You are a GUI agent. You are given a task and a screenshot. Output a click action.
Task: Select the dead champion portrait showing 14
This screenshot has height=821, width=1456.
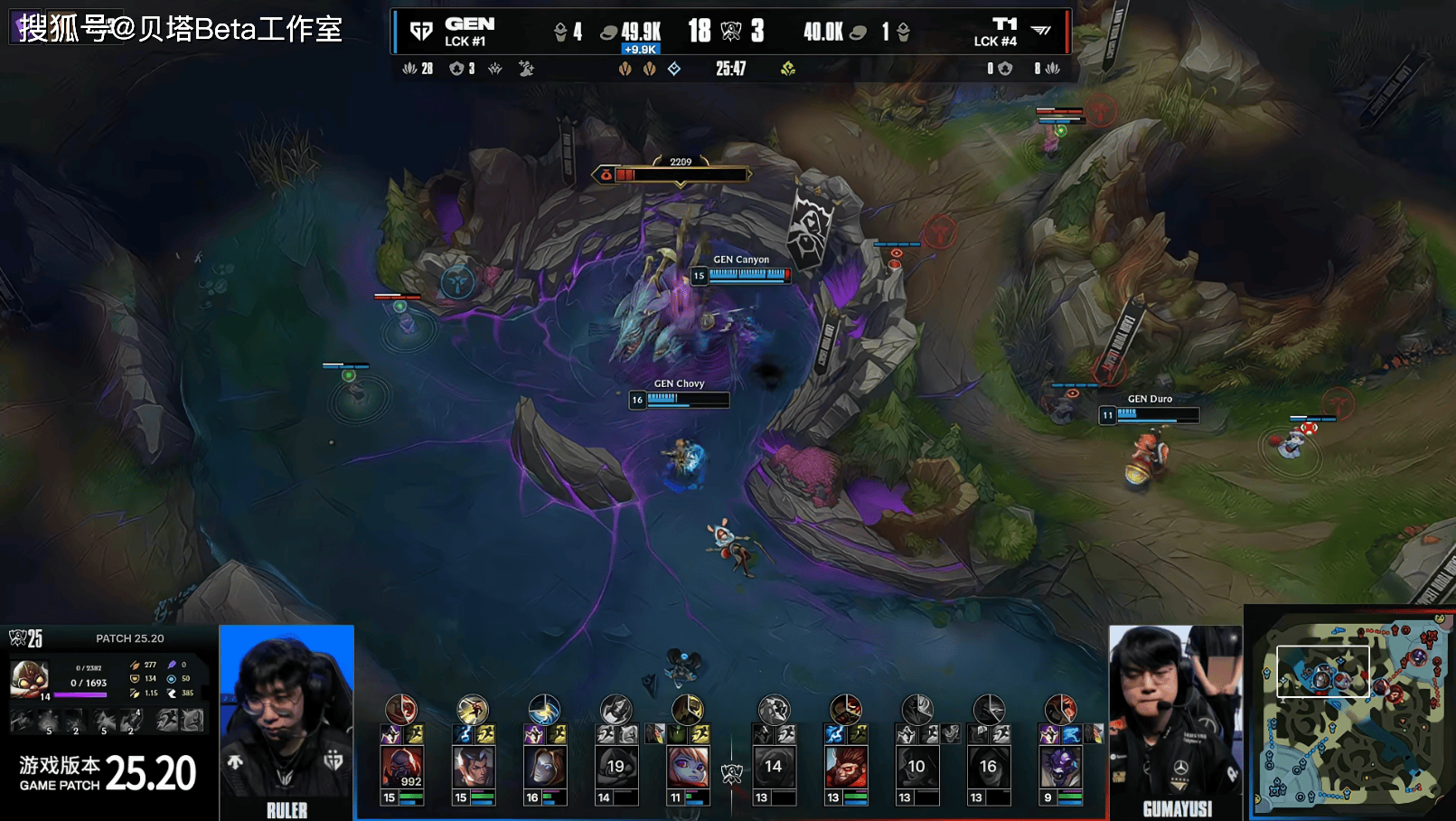(774, 767)
